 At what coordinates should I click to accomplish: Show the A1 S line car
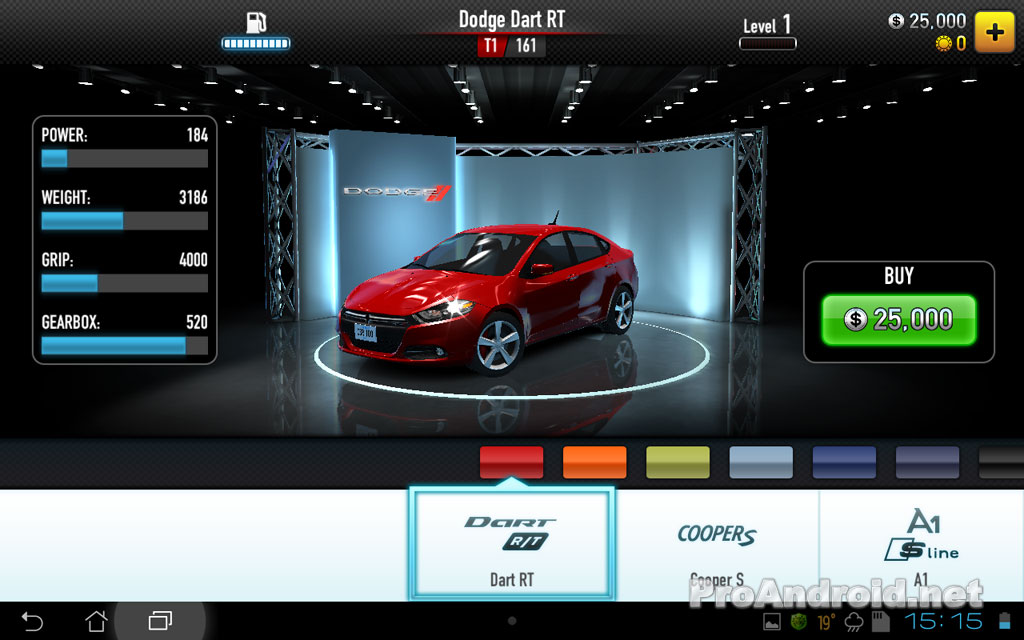(920, 544)
